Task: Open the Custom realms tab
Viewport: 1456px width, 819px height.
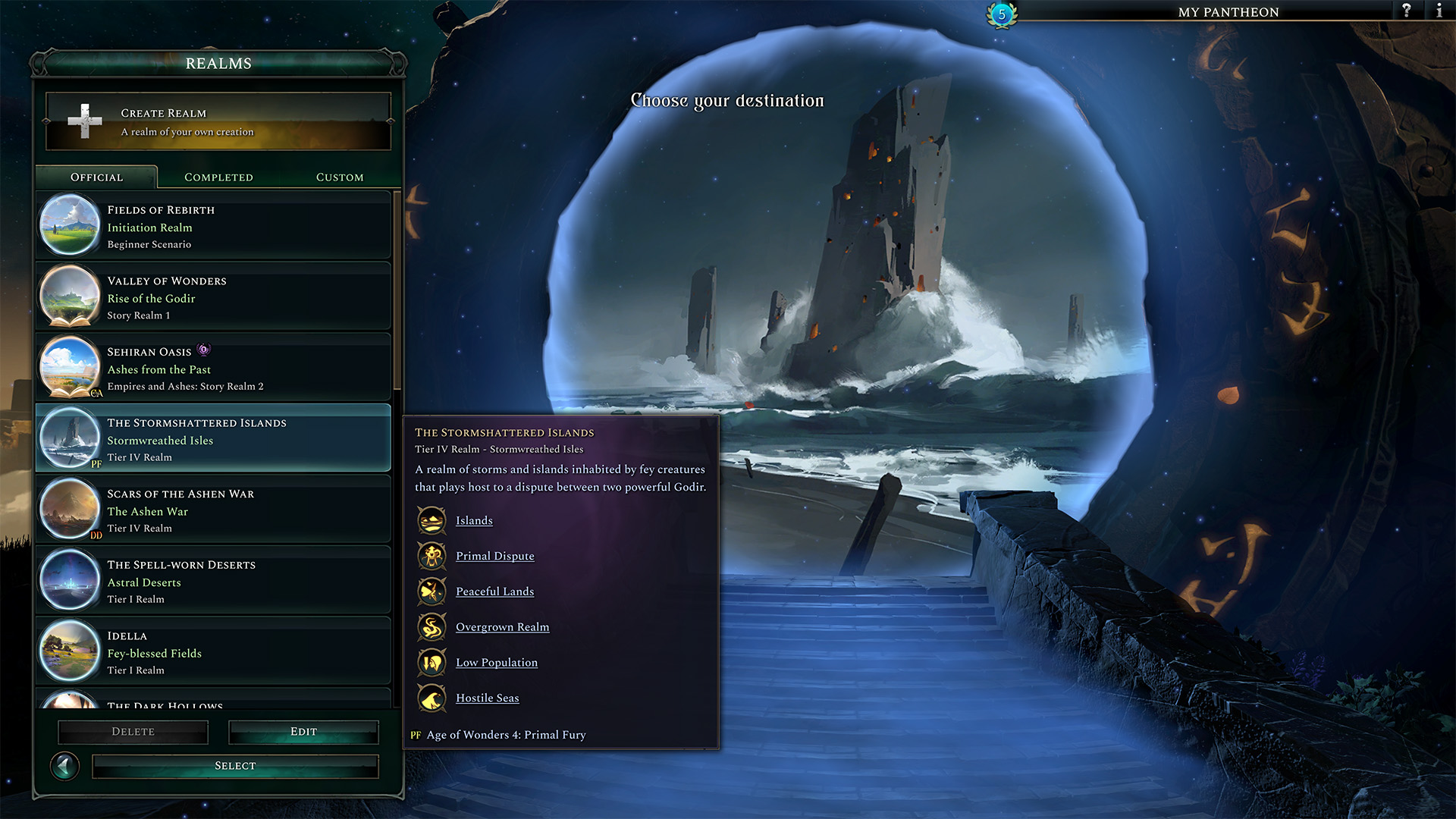Action: pyautogui.click(x=339, y=177)
